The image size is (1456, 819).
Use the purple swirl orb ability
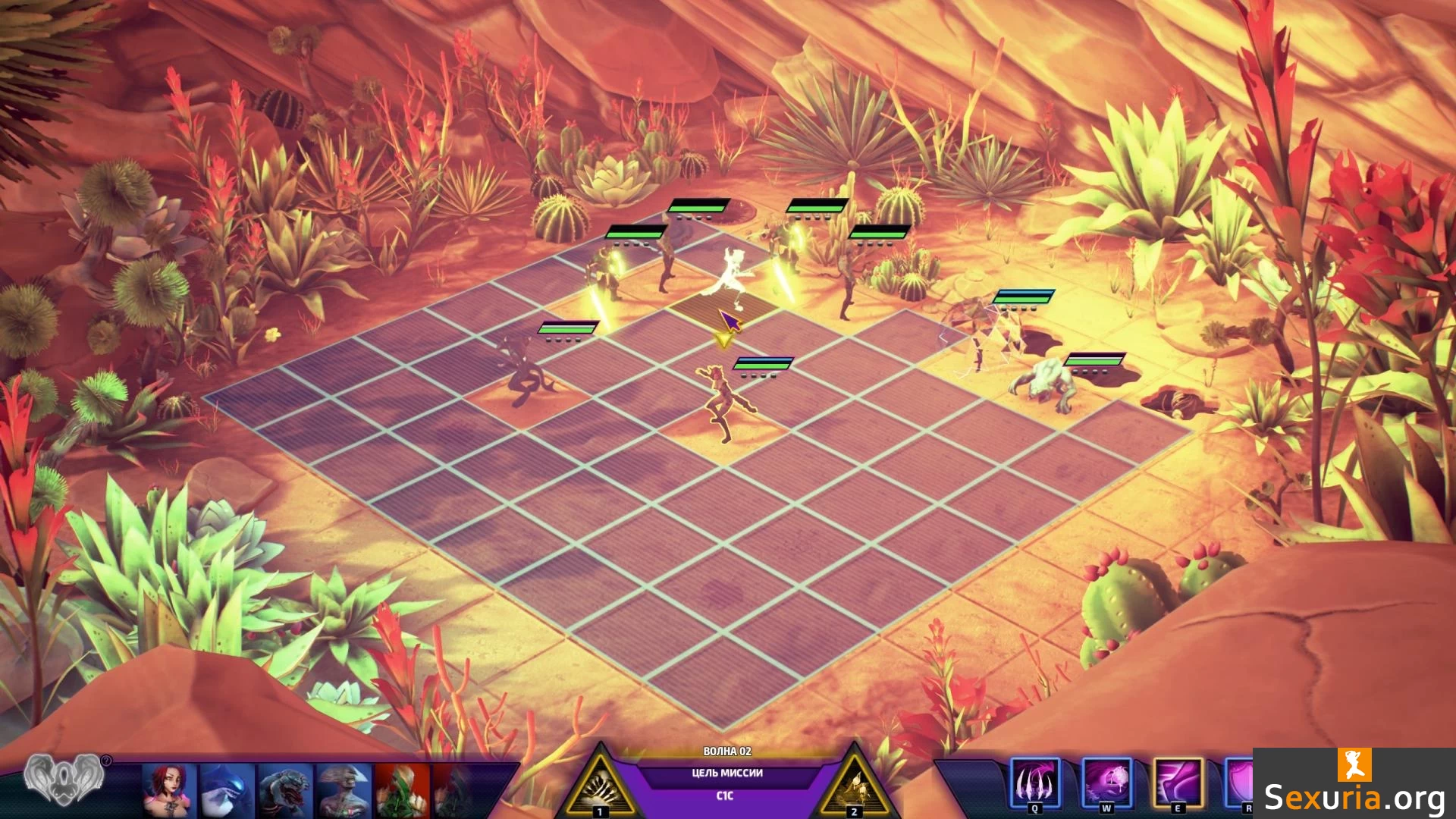point(1106,783)
